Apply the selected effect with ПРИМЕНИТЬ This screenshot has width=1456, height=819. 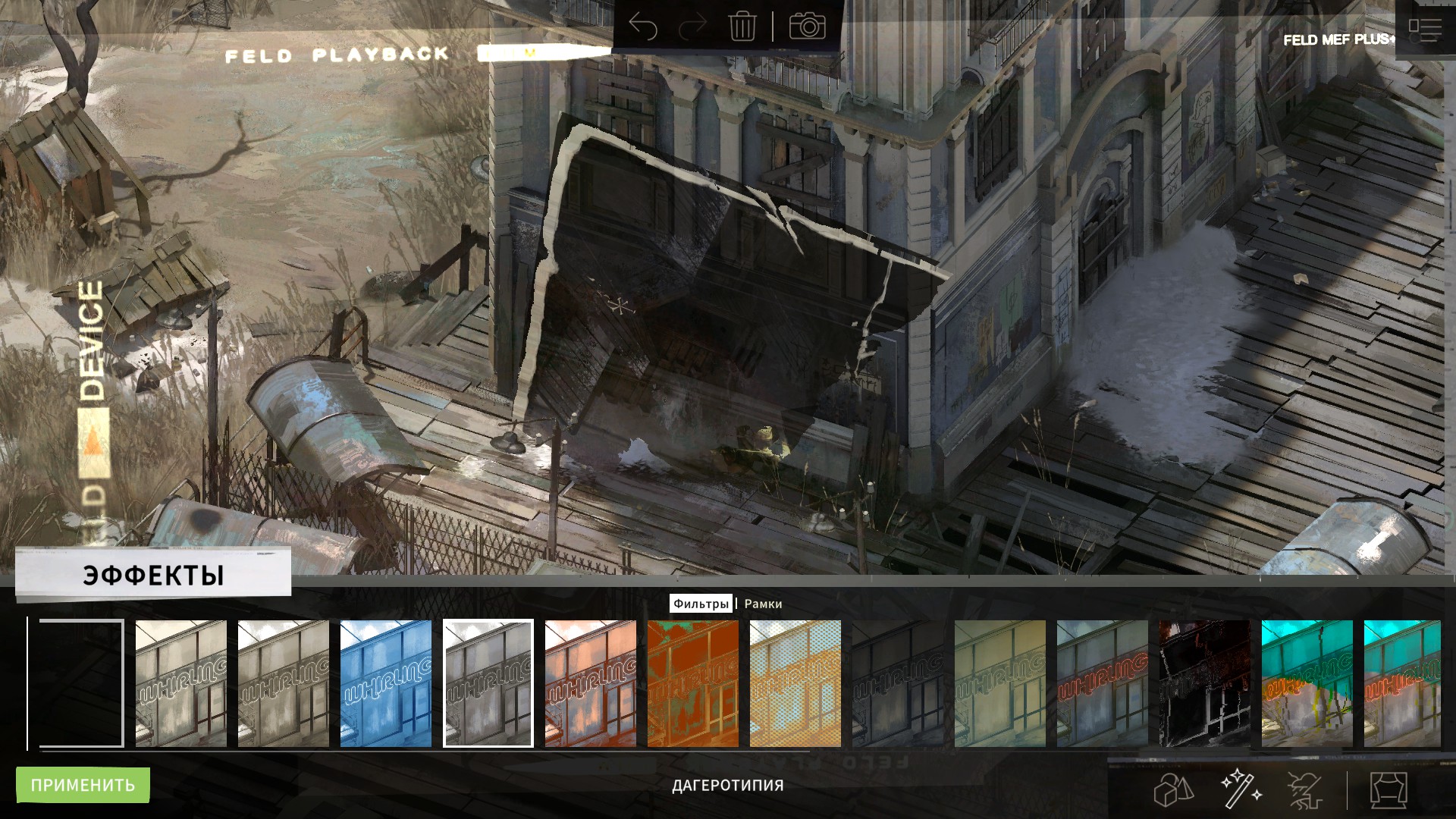click(83, 785)
